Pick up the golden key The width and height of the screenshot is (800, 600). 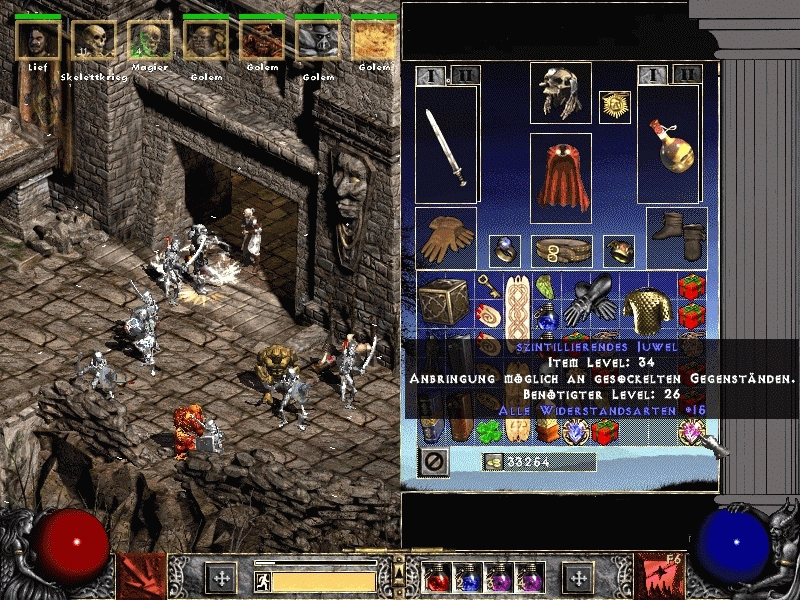(x=488, y=287)
